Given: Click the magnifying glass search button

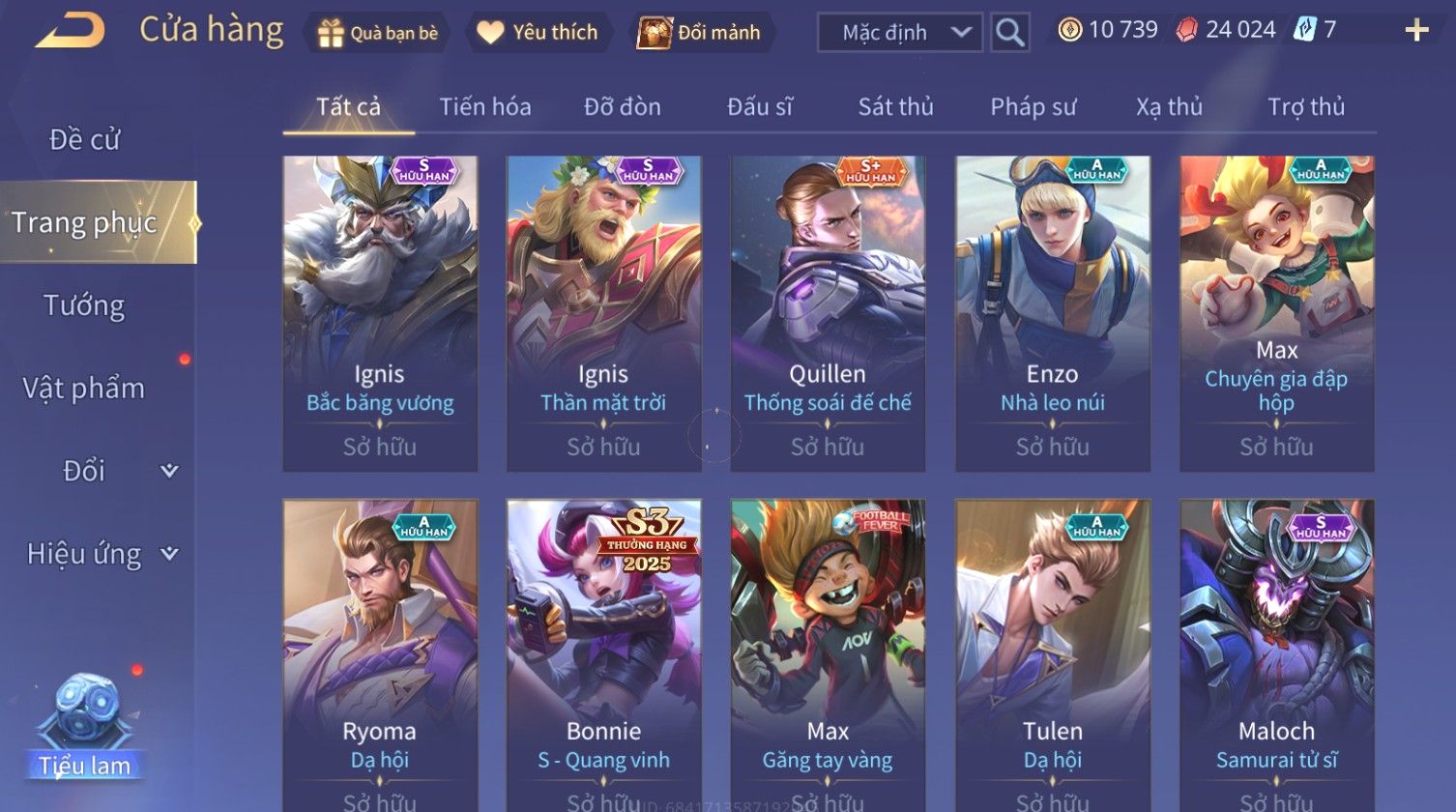Looking at the screenshot, I should point(1009,33).
